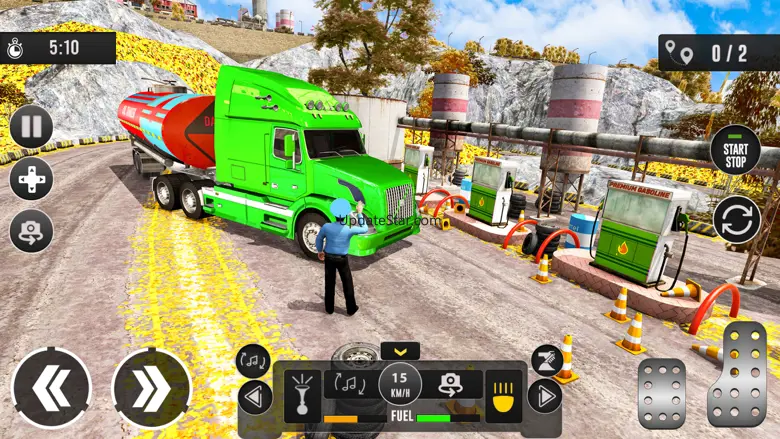Switch view using camera icon beside the speedometer
Viewport: 780px width, 439px height.
(x=451, y=385)
